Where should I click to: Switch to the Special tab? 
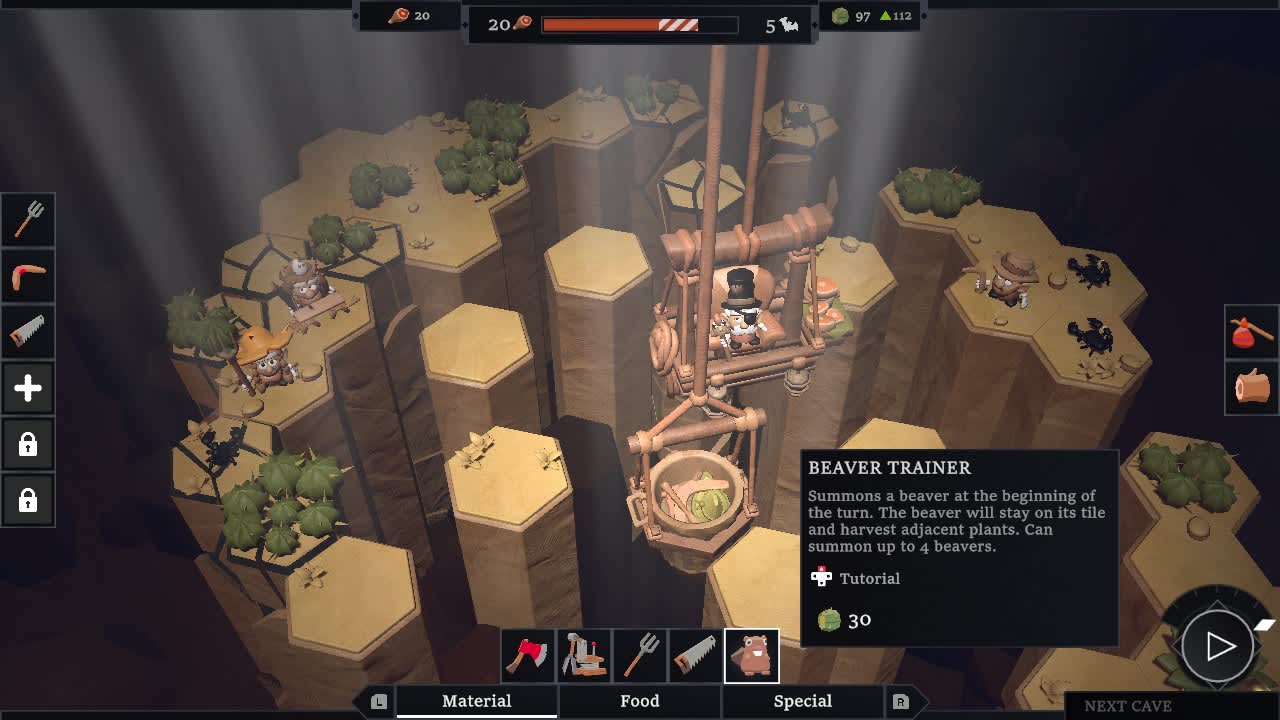[x=803, y=701]
